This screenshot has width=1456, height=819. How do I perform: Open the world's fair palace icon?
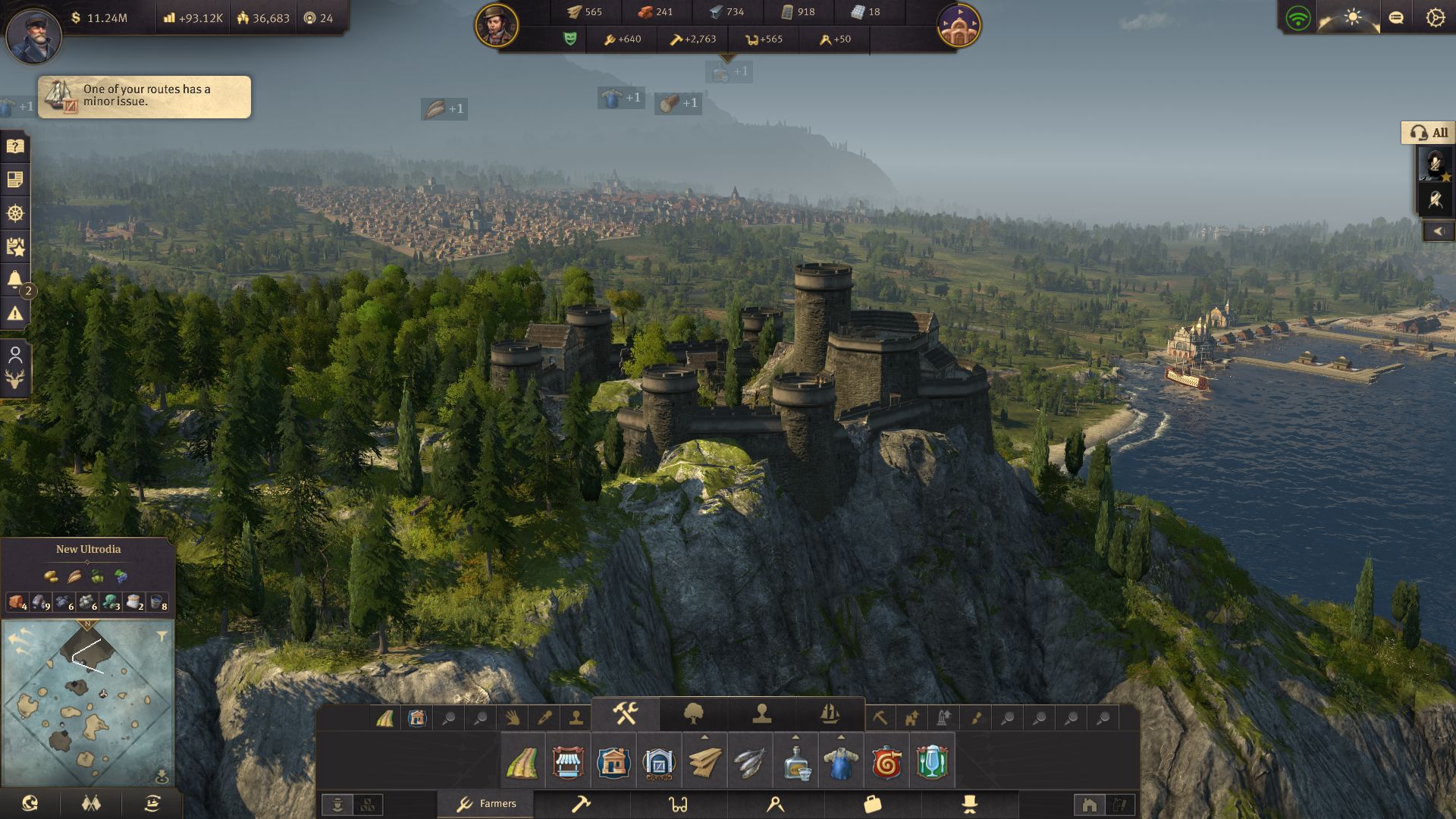(959, 25)
